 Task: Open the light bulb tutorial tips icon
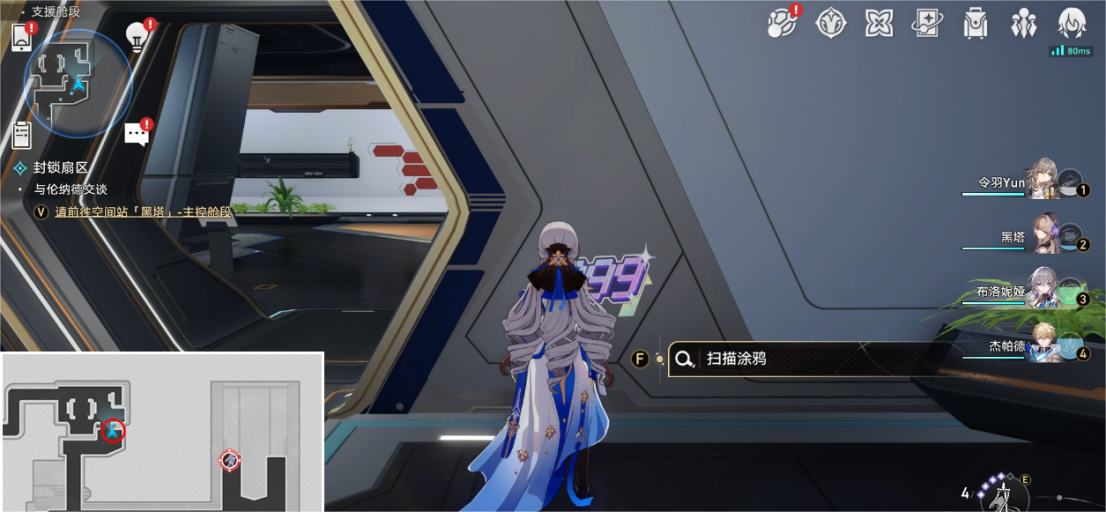[136, 37]
